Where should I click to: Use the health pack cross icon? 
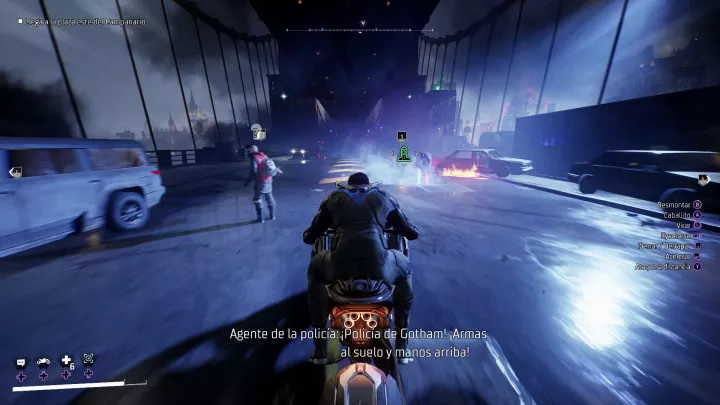[66, 360]
